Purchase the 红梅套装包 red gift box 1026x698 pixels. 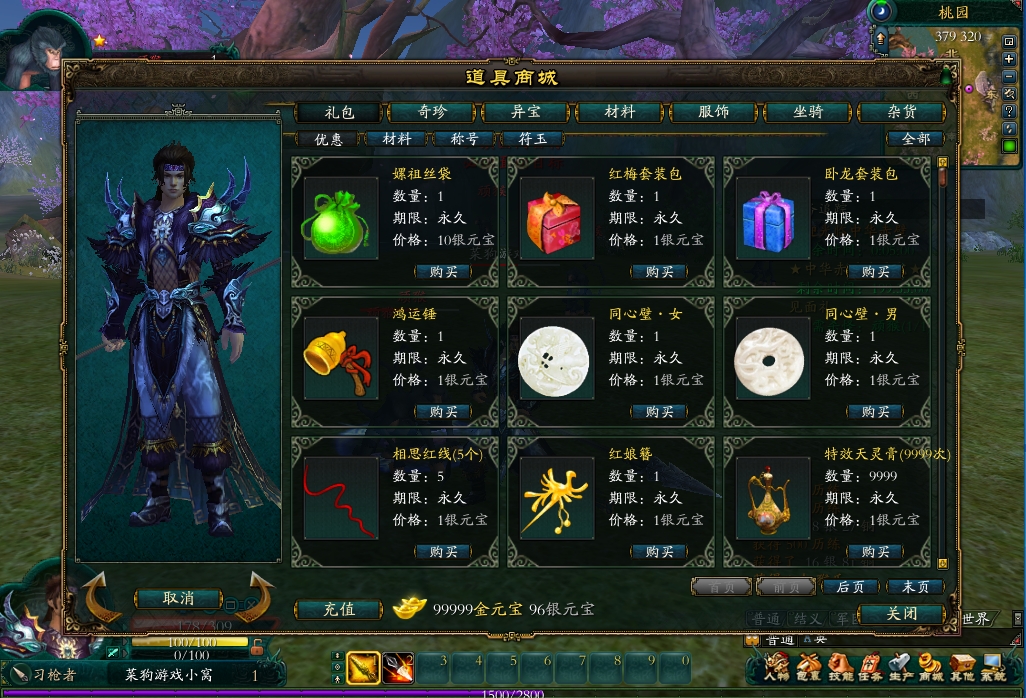[659, 272]
